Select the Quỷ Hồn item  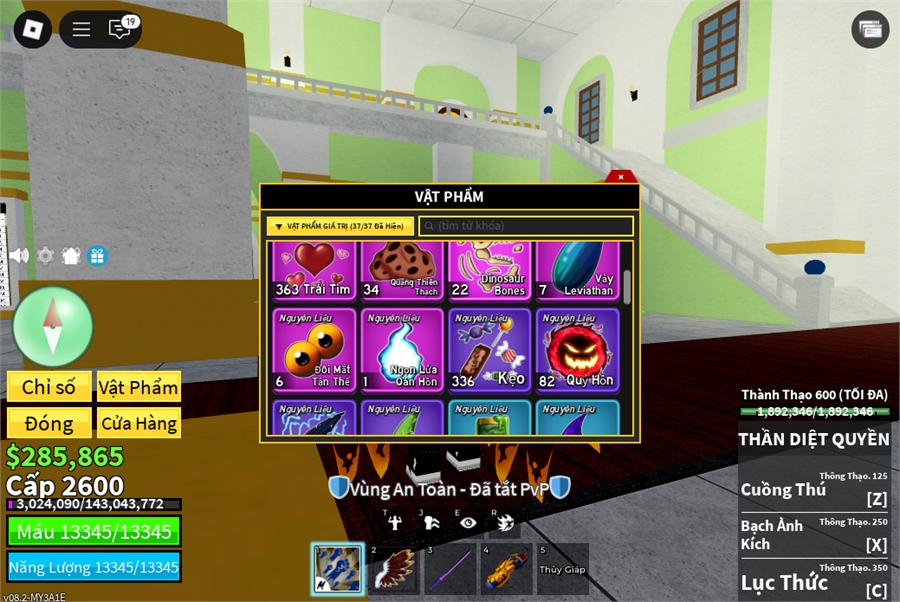pyautogui.click(x=577, y=350)
